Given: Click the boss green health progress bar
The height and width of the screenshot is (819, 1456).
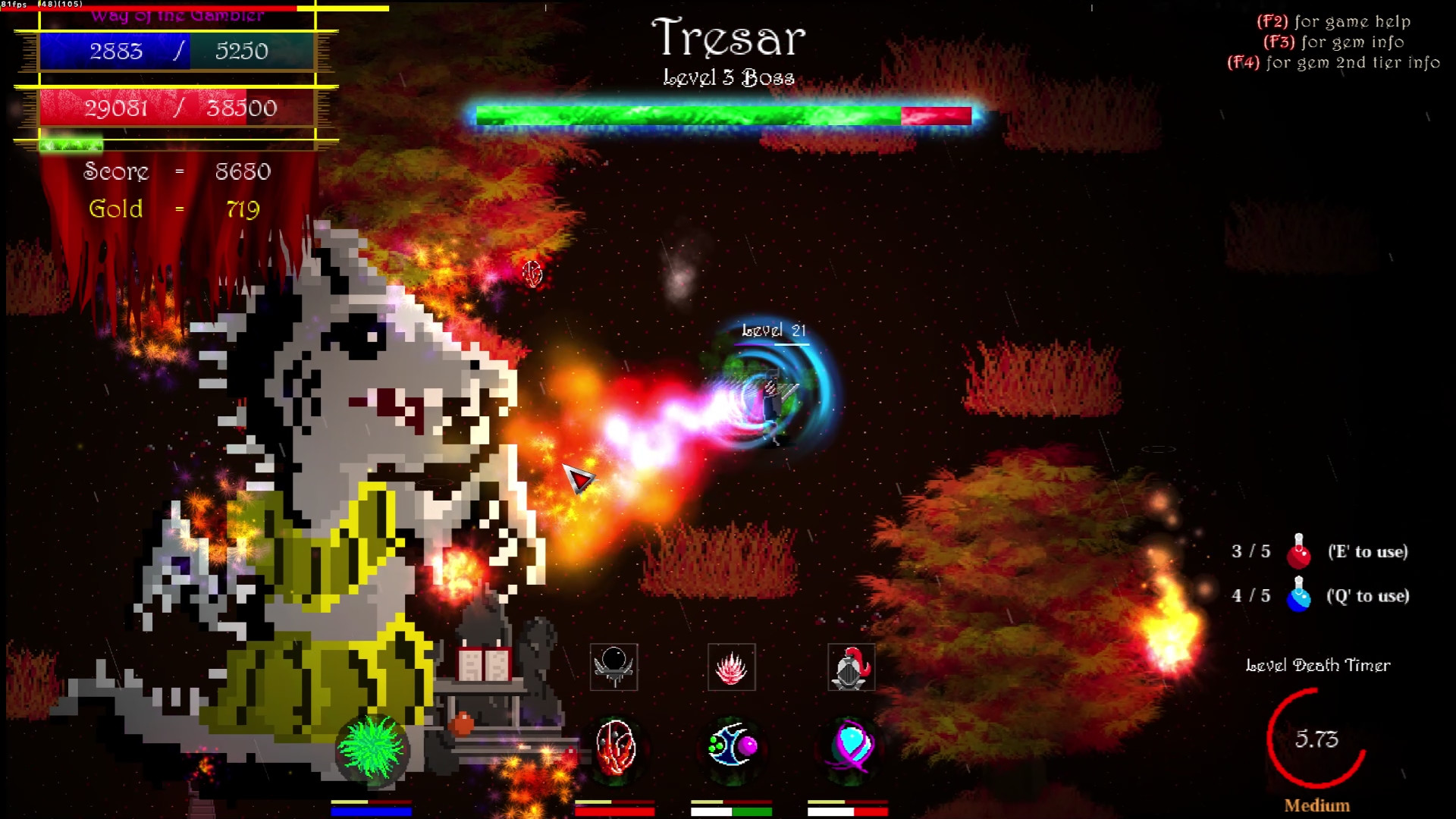Looking at the screenshot, I should [682, 115].
